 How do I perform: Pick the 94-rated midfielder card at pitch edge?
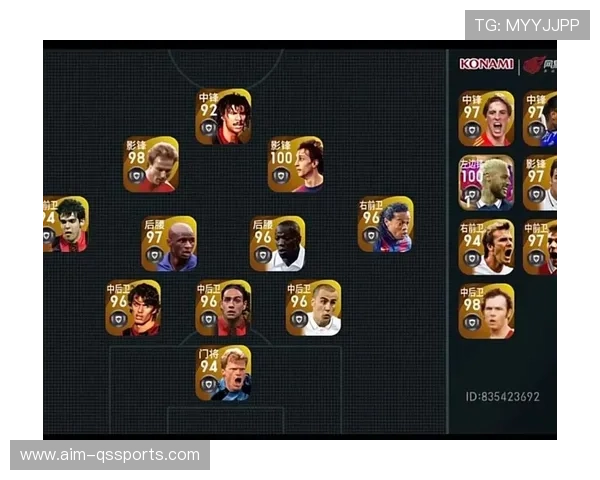tap(65, 224)
